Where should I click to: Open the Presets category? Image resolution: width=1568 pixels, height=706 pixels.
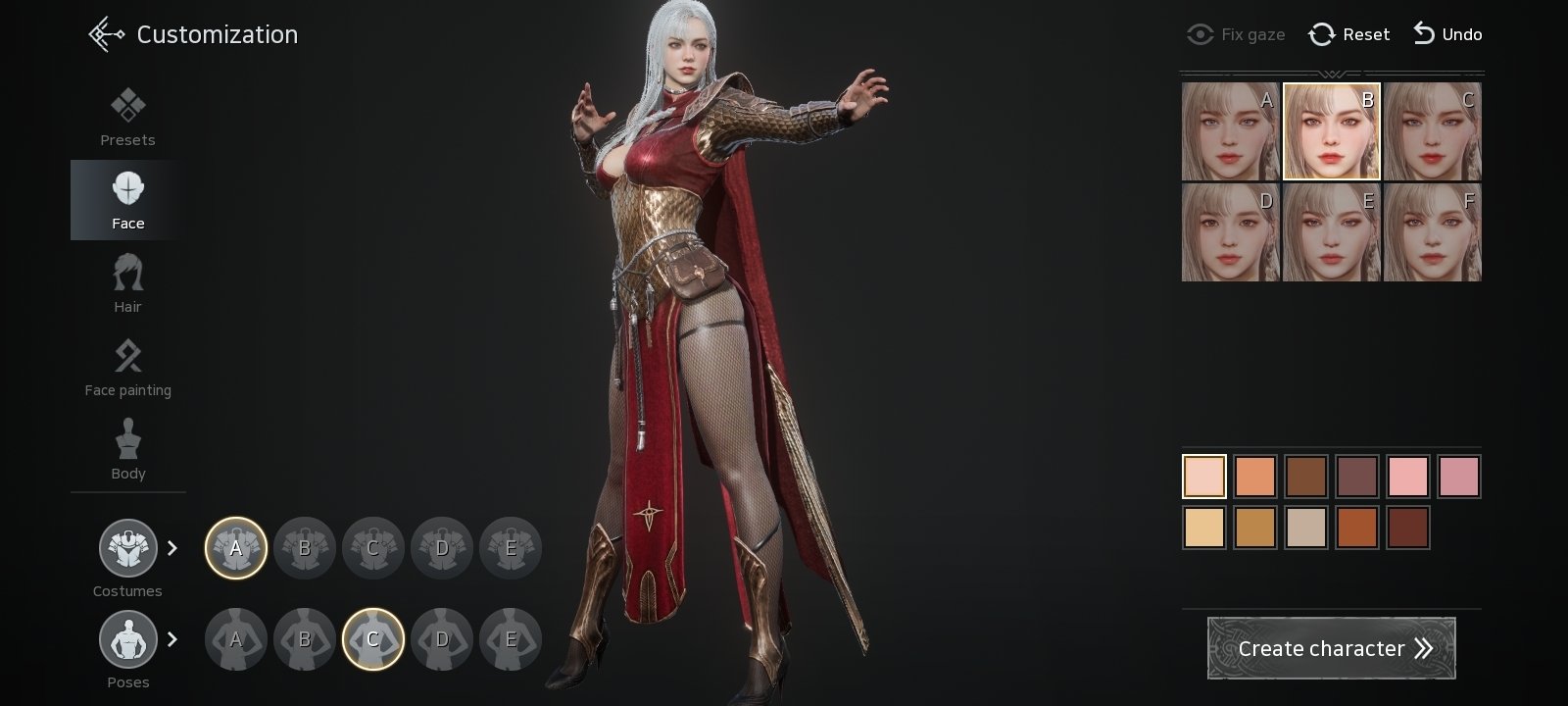[x=127, y=118]
